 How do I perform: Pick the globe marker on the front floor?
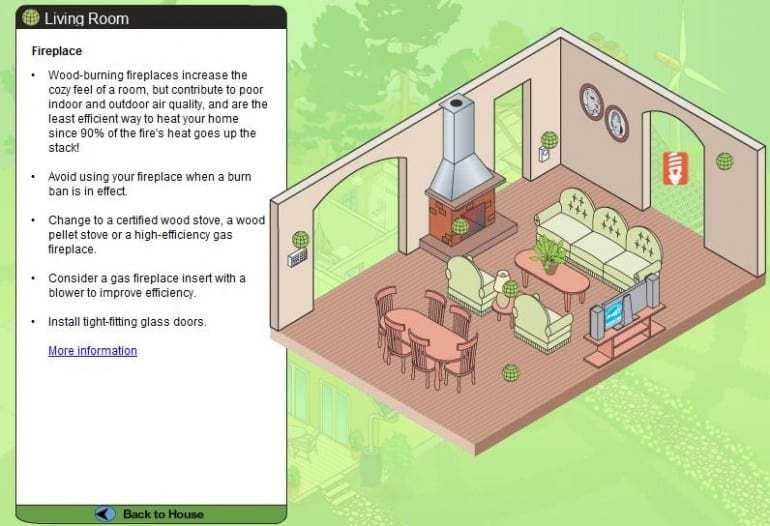(x=511, y=373)
